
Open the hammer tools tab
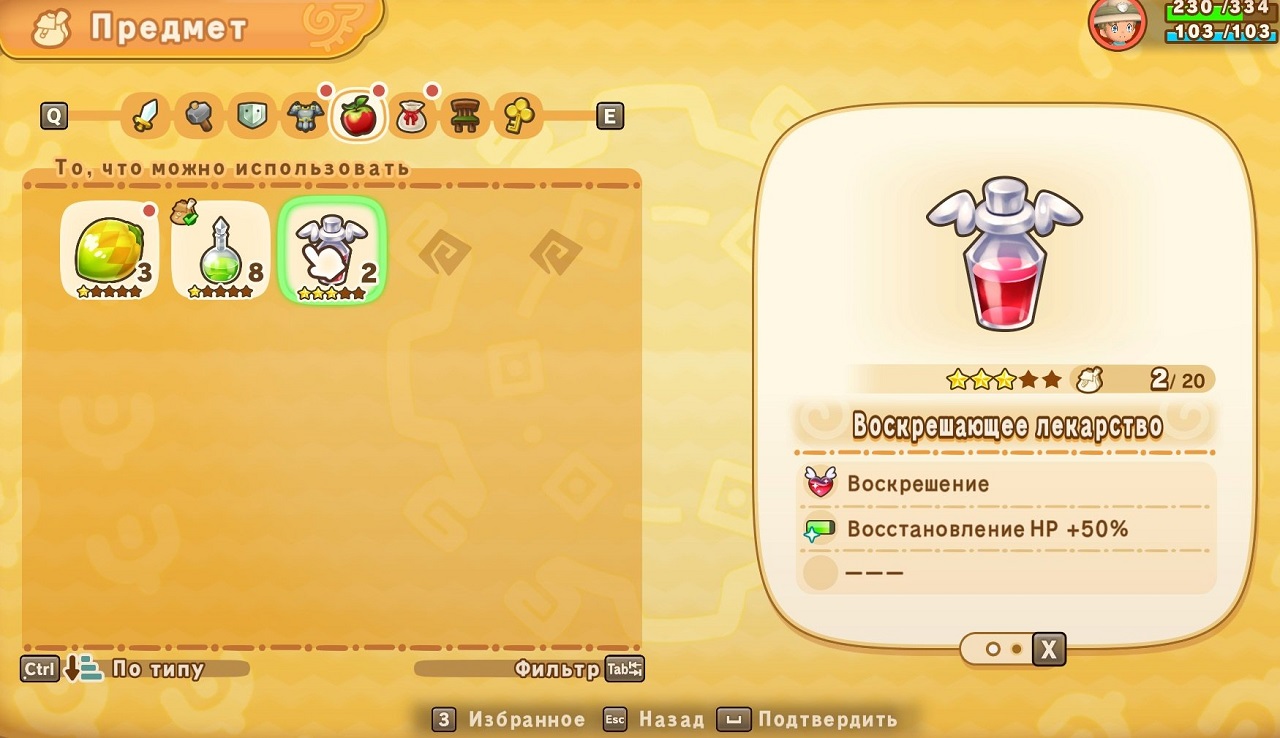199,116
